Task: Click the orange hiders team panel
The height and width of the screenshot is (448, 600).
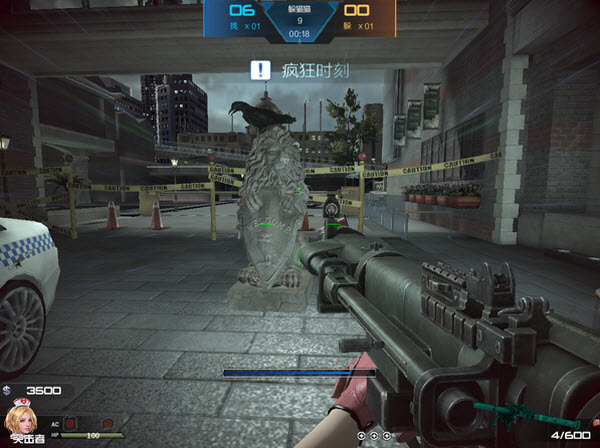Action: pyautogui.click(x=366, y=17)
